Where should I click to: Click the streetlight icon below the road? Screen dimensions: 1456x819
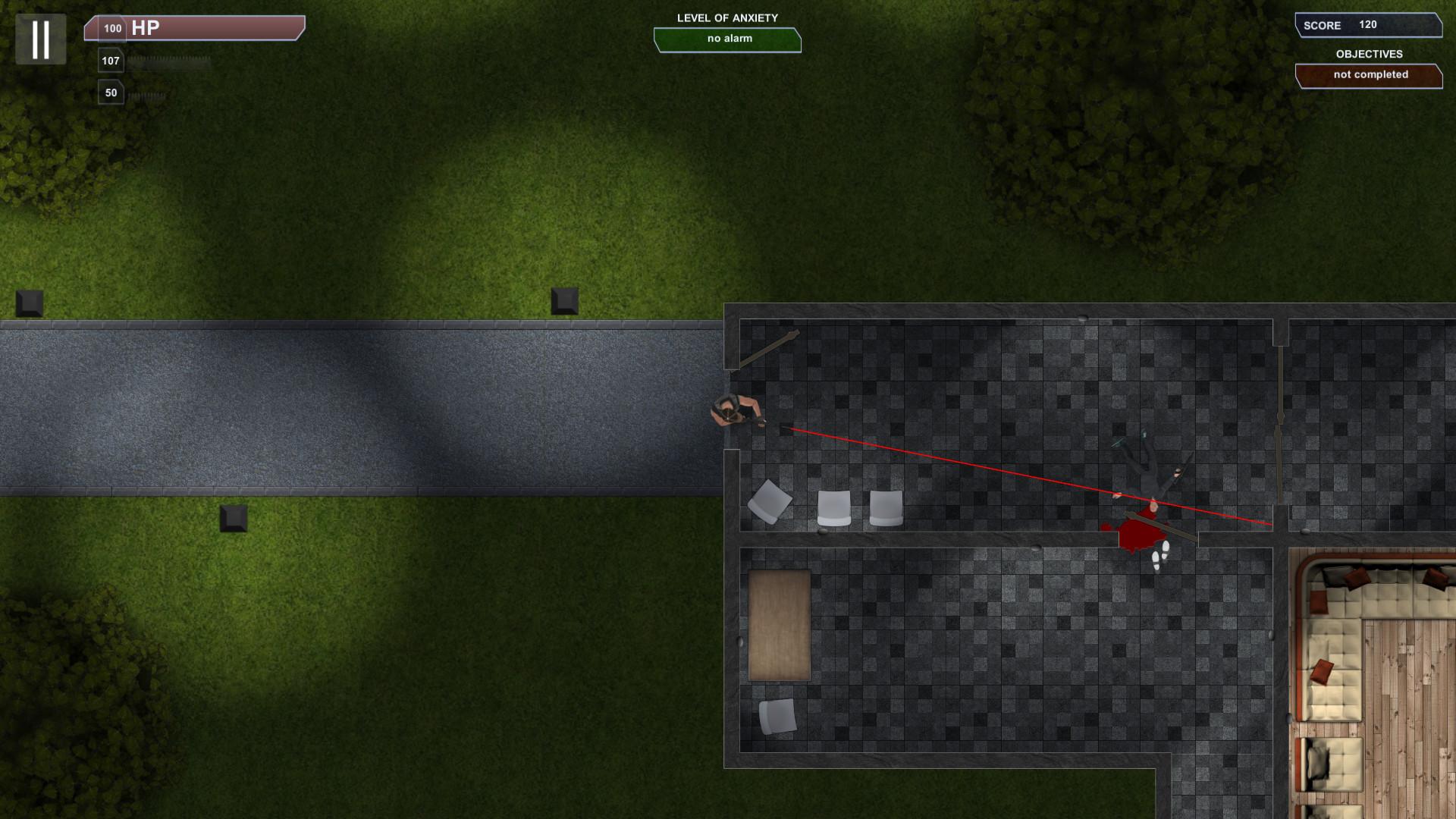(234, 519)
